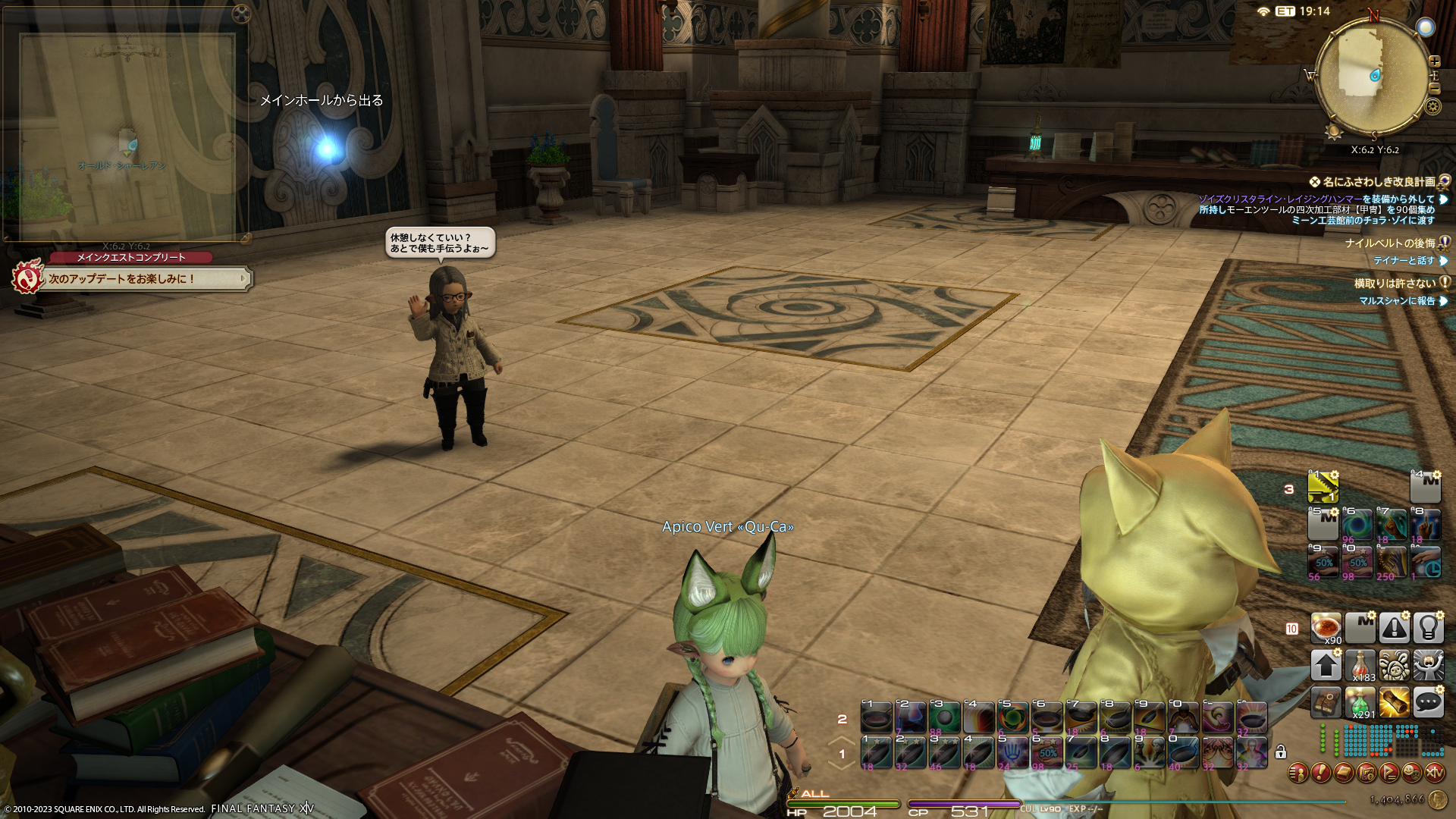
Task: Zoom in the minimap with plus button
Action: (1434, 61)
